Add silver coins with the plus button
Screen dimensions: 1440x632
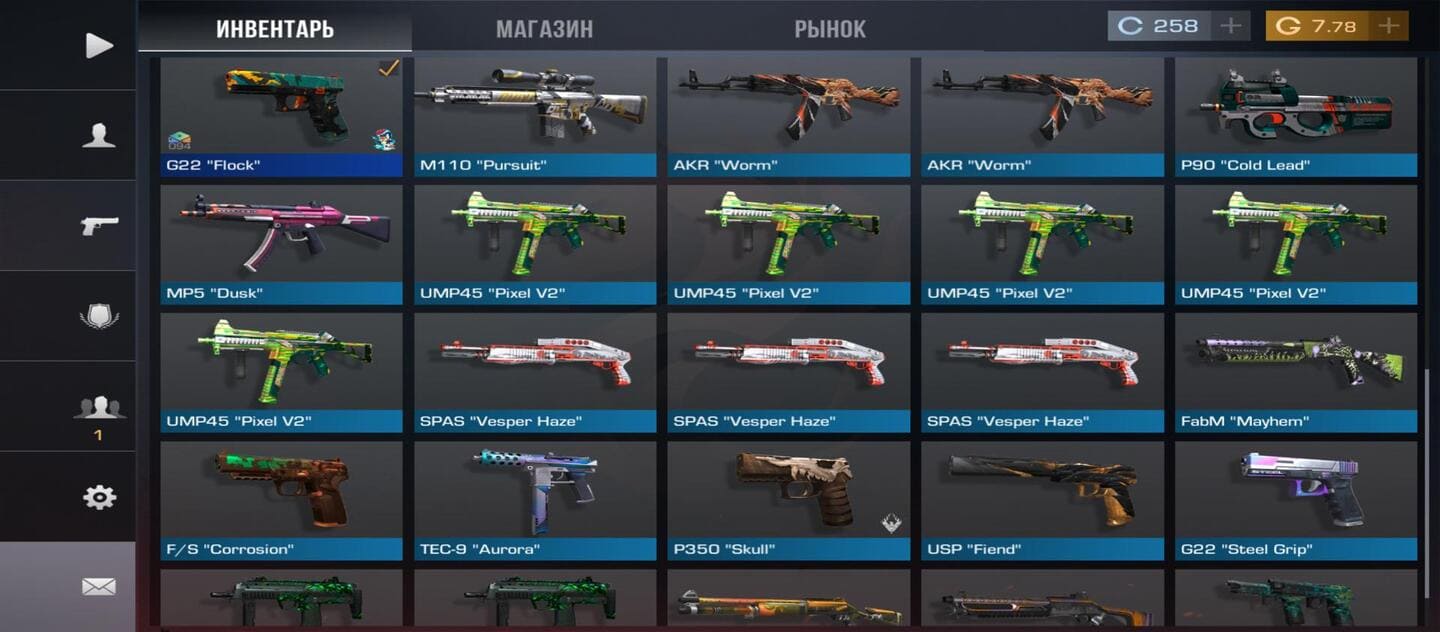point(1231,26)
